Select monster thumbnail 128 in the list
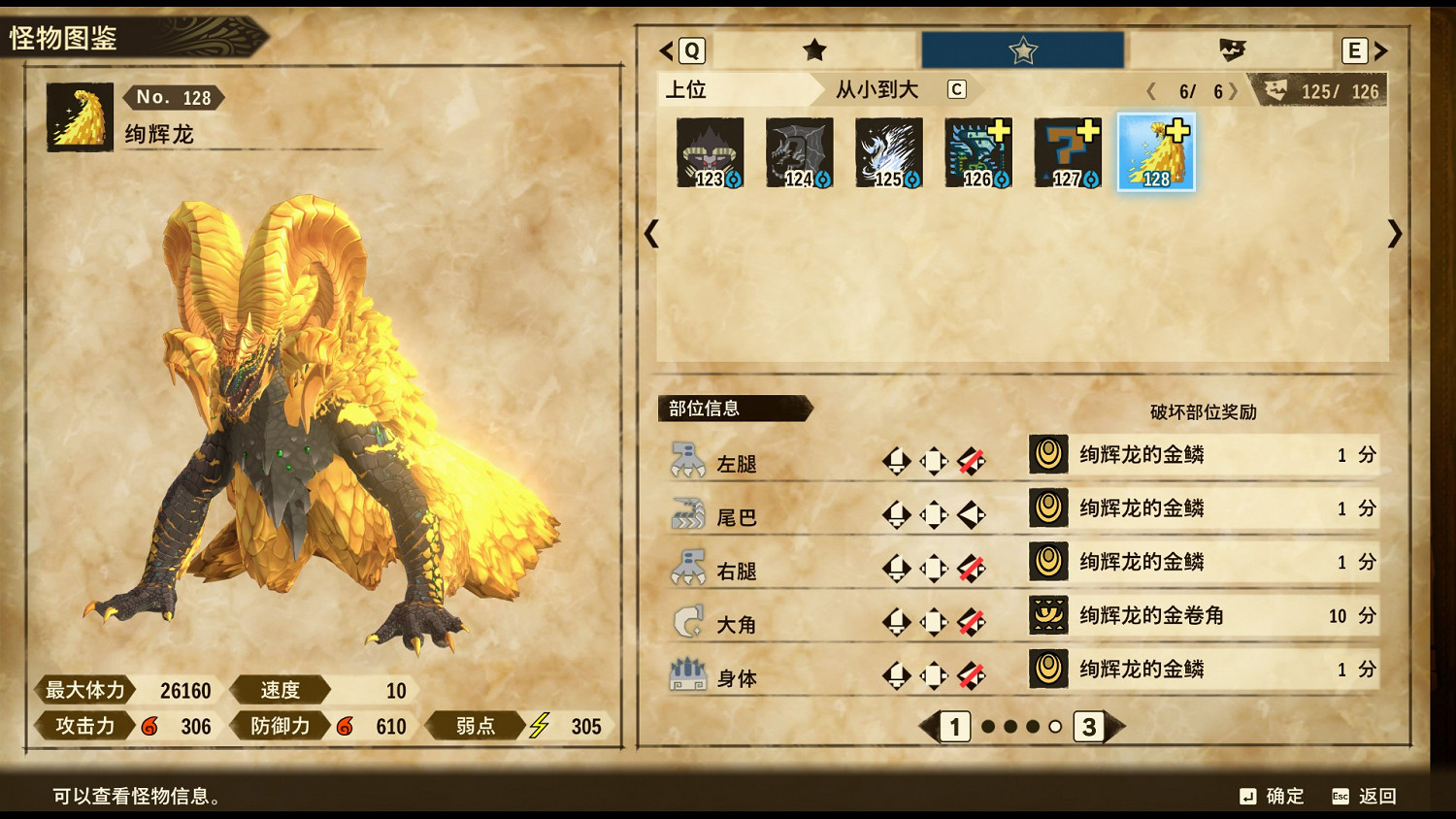The image size is (1456, 819). pyautogui.click(x=1157, y=150)
